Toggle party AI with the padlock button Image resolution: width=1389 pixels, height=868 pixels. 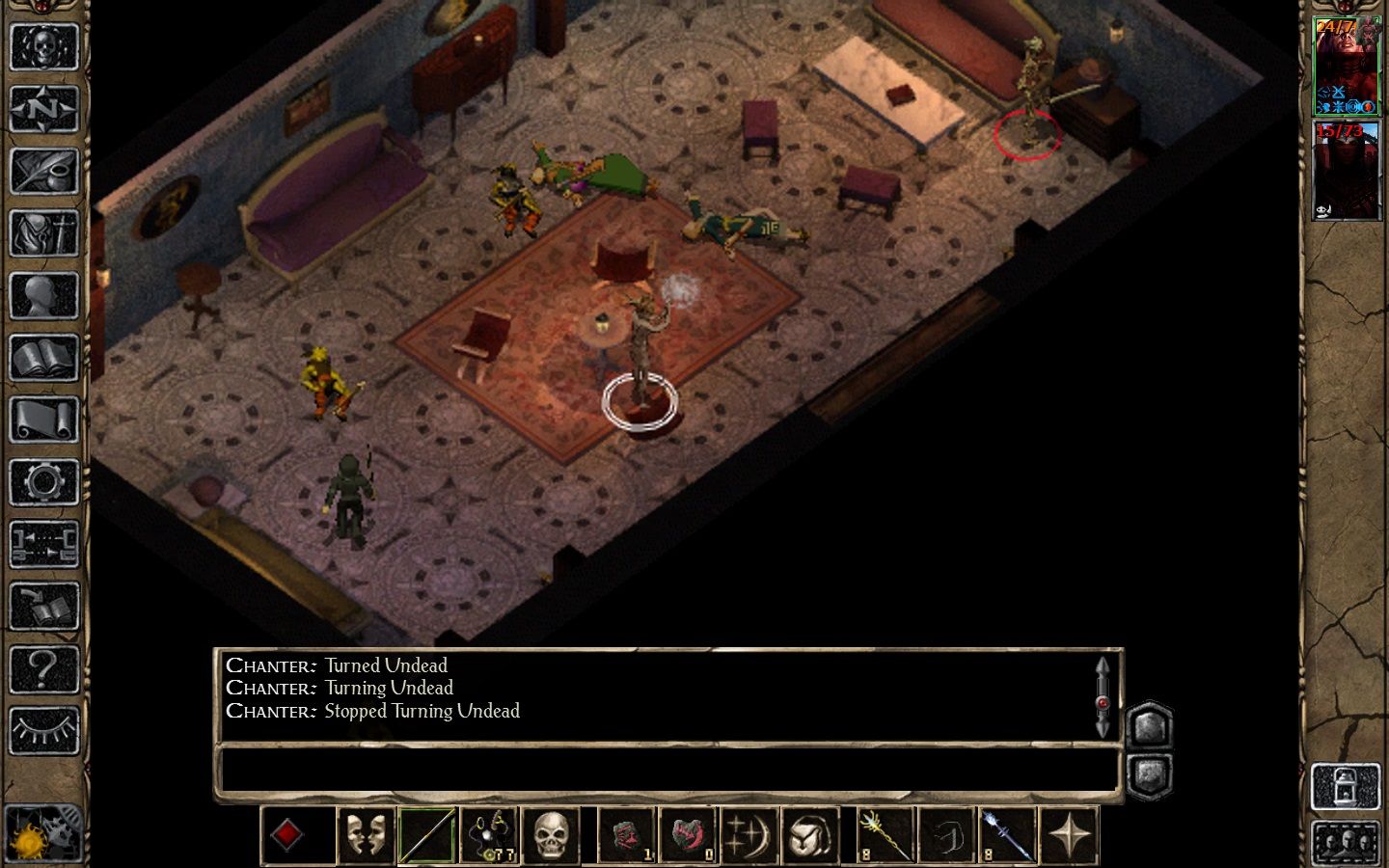click(x=1347, y=787)
